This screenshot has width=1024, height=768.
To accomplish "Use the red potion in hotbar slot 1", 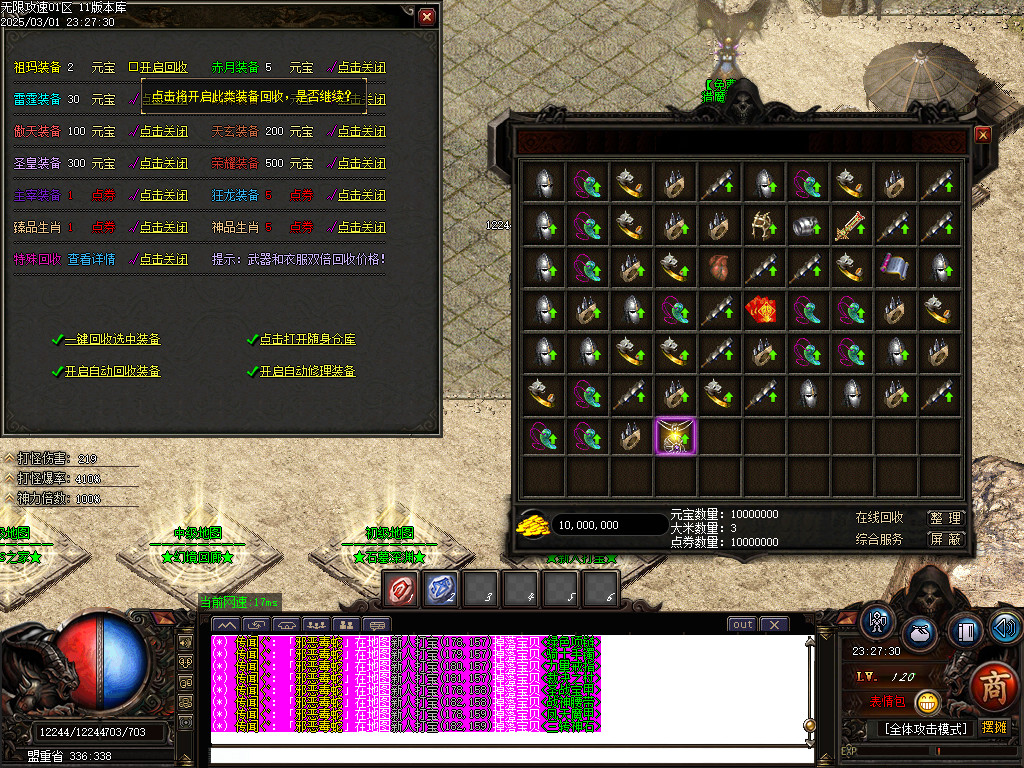I will coord(402,589).
